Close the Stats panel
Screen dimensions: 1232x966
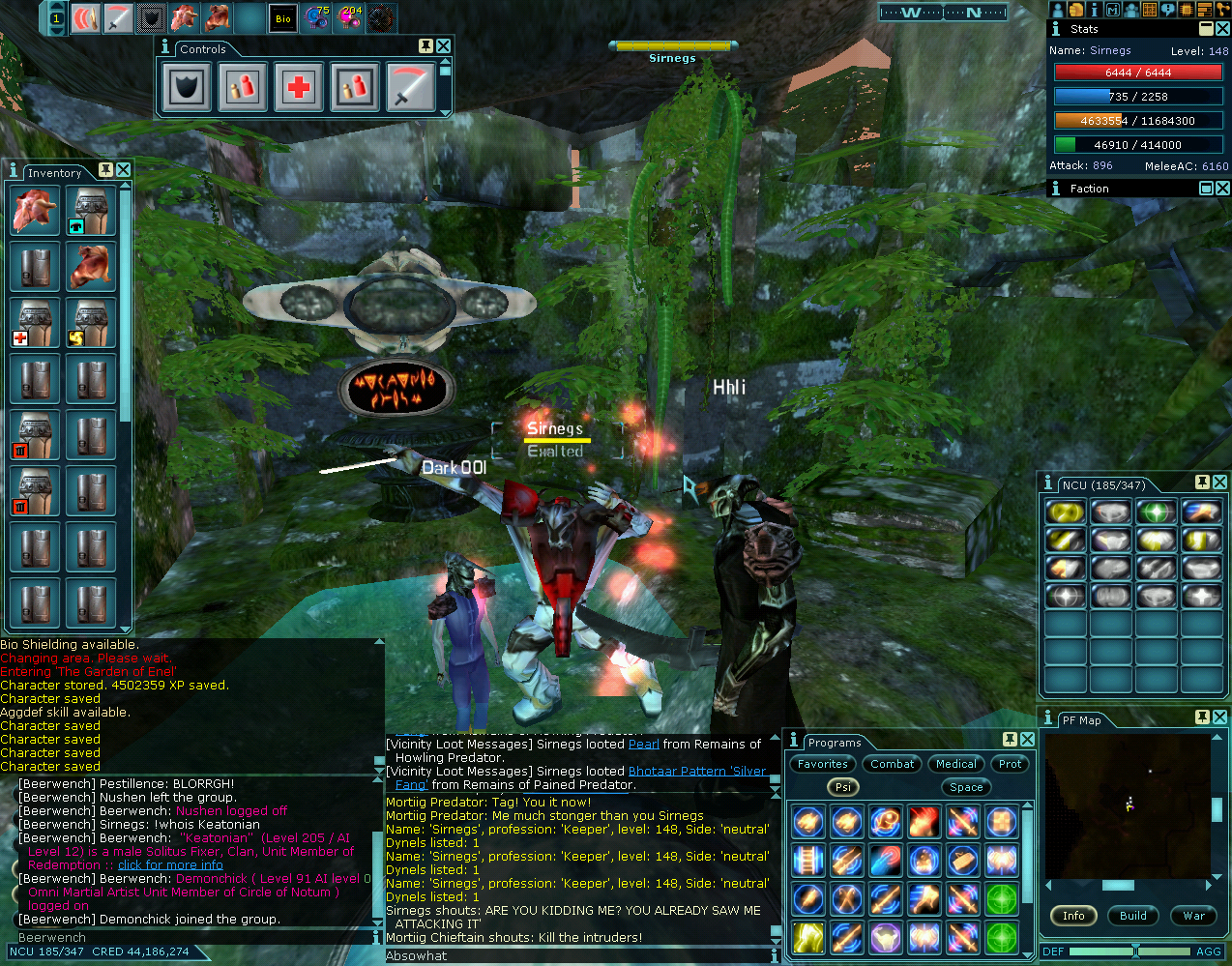[x=1222, y=29]
